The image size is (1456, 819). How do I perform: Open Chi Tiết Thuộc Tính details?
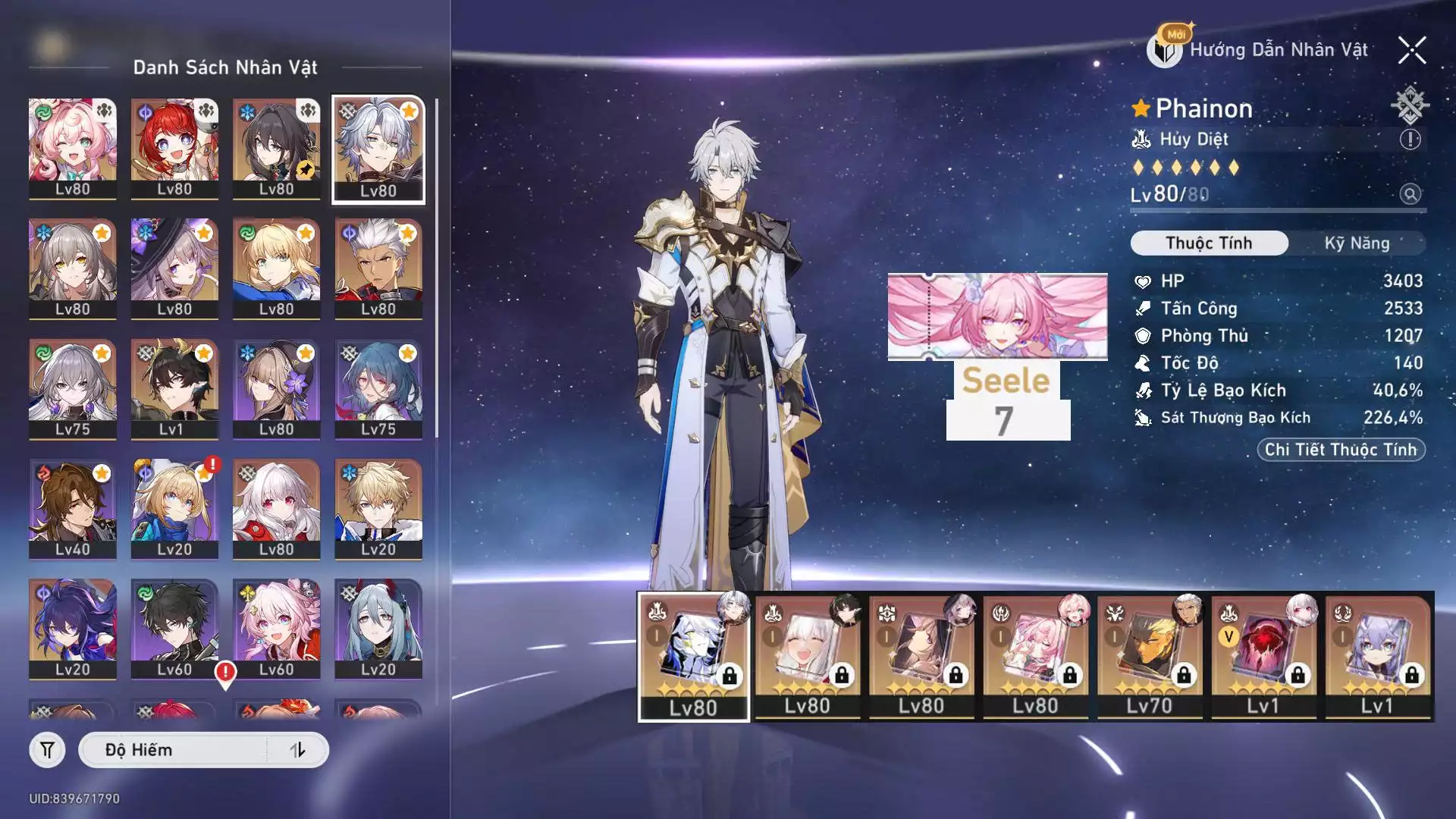click(1341, 450)
